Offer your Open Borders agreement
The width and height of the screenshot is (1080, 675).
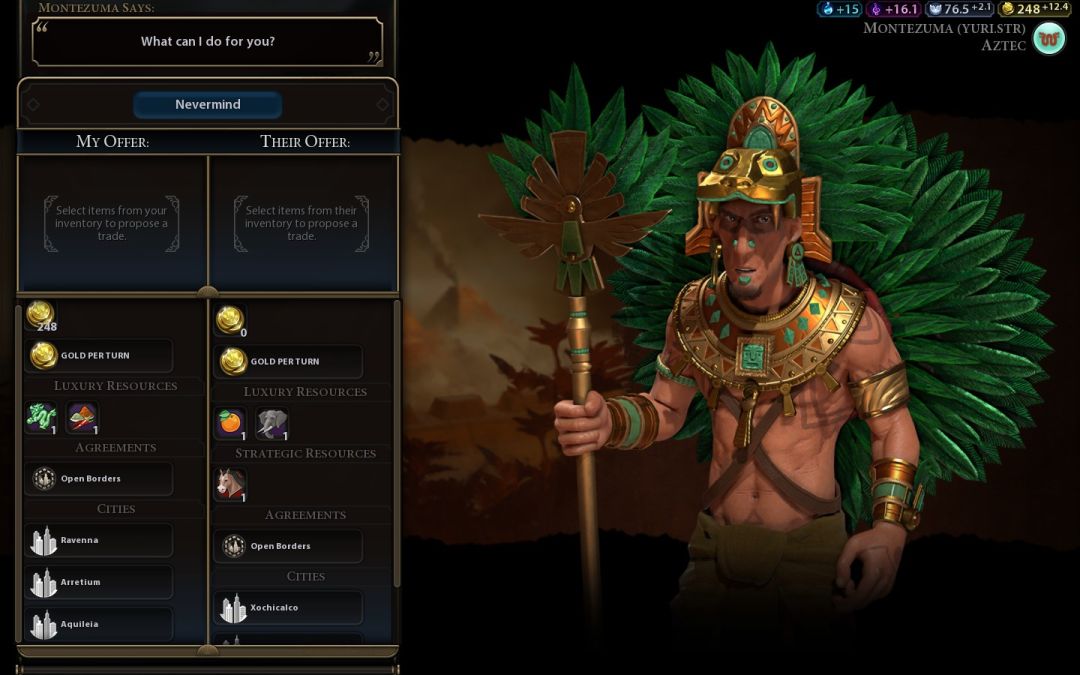coord(98,479)
